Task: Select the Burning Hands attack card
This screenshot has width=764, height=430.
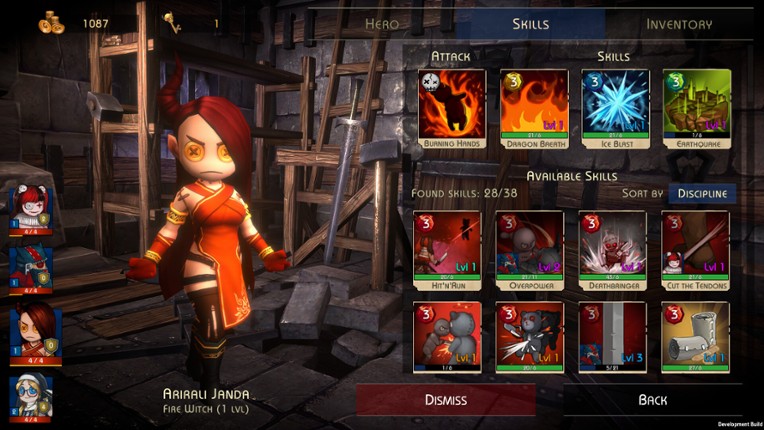Action: coord(451,104)
